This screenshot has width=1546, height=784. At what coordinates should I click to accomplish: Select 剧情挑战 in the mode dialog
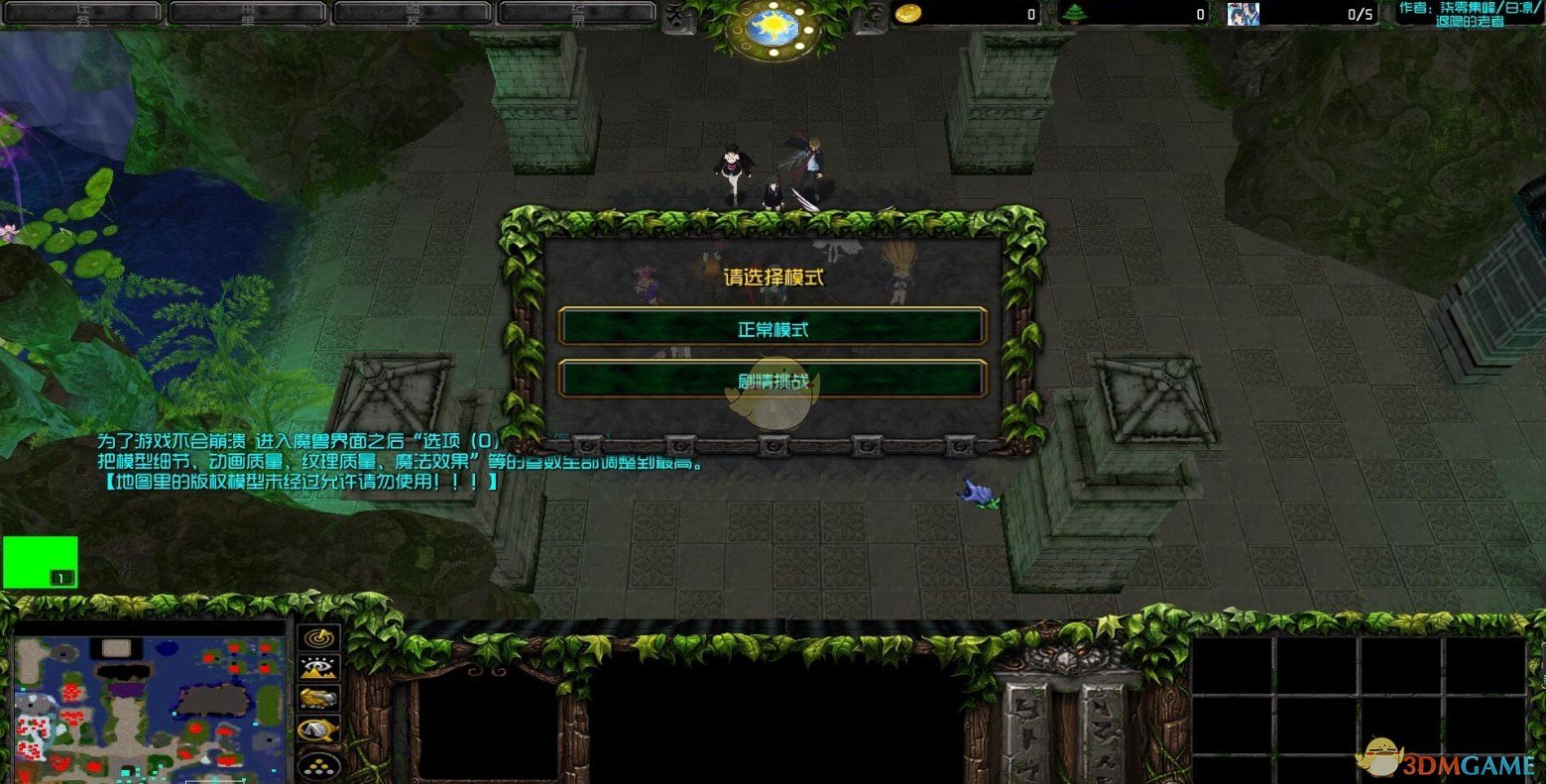tap(773, 380)
